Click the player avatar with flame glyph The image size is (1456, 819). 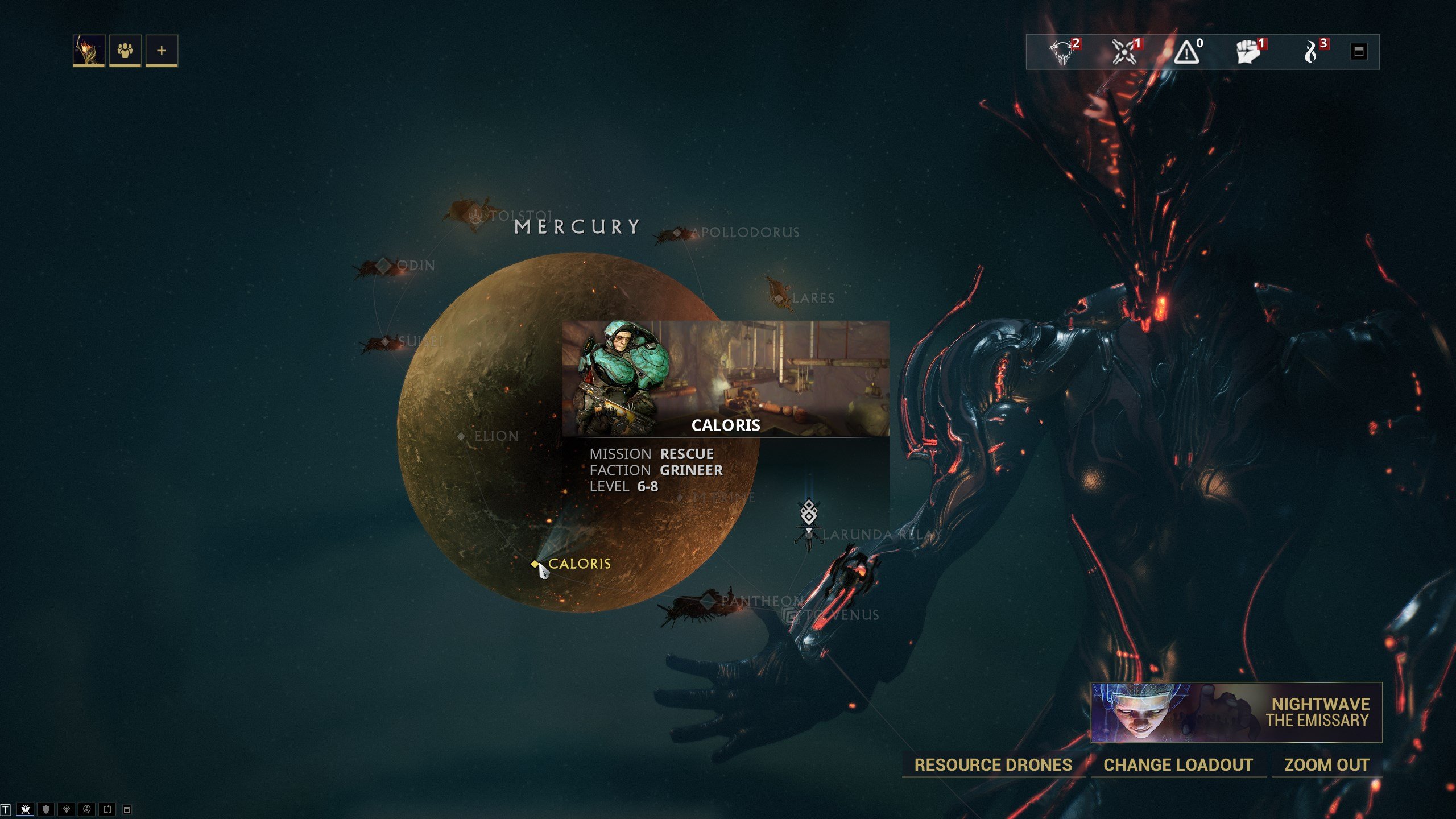89,51
